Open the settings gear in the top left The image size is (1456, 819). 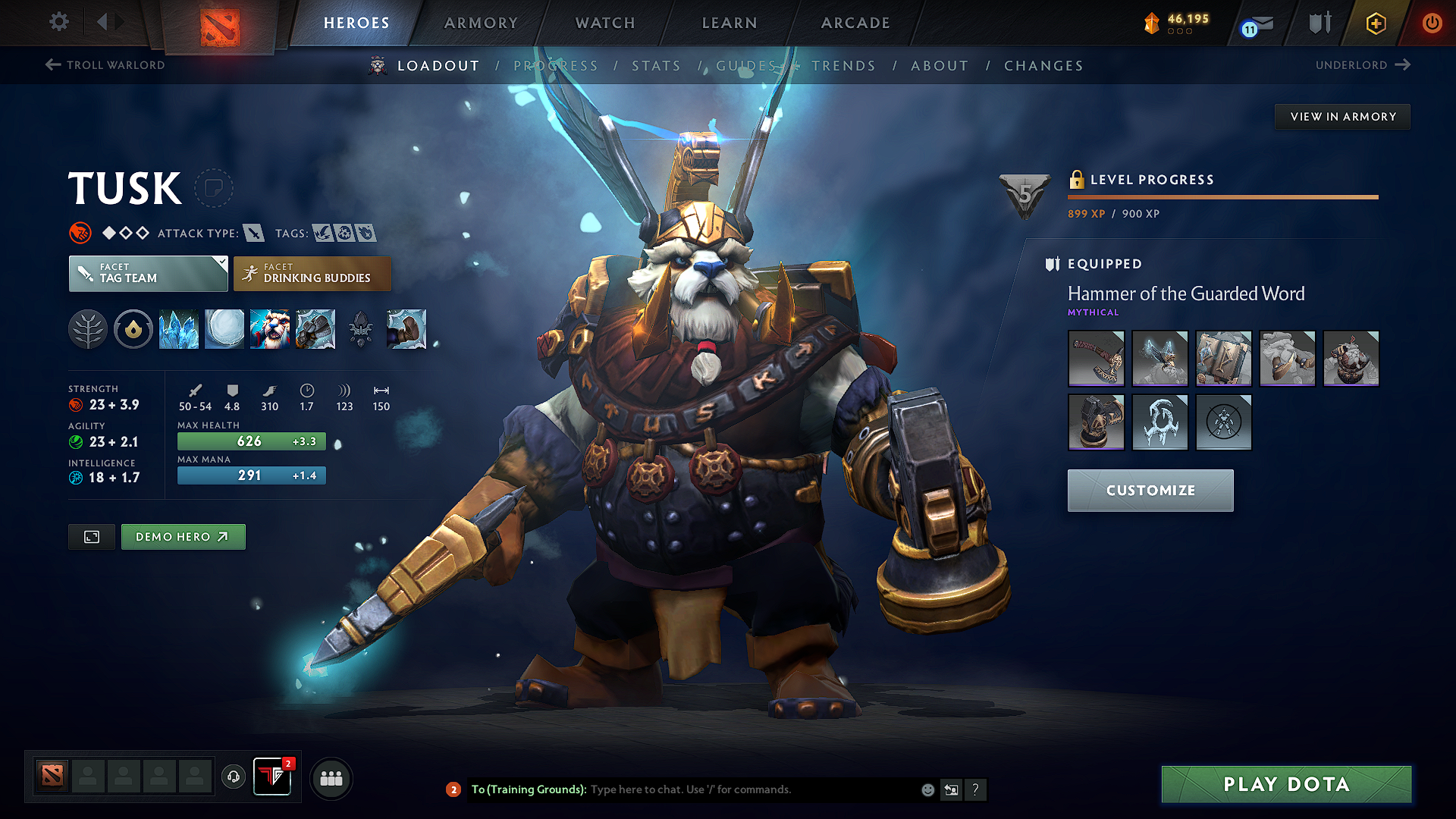click(58, 22)
